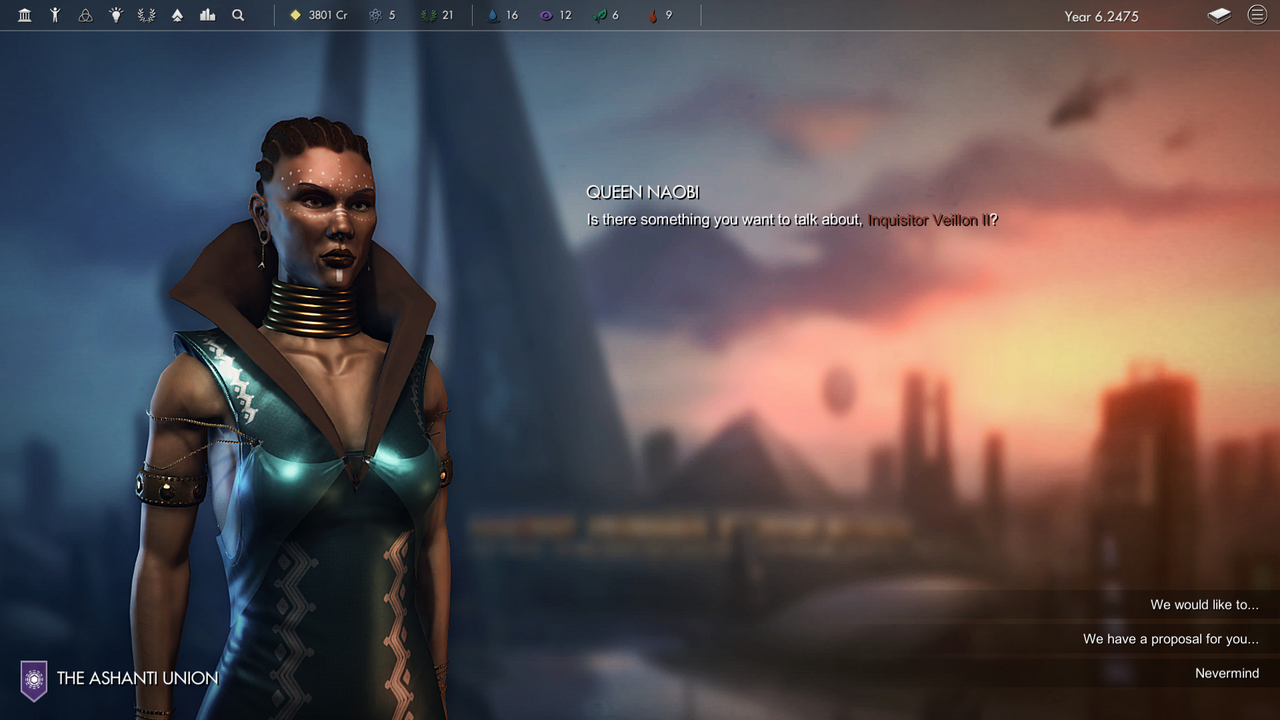Dismiss dialogue by clicking Nevermind
The width and height of the screenshot is (1280, 720).
tap(1227, 672)
